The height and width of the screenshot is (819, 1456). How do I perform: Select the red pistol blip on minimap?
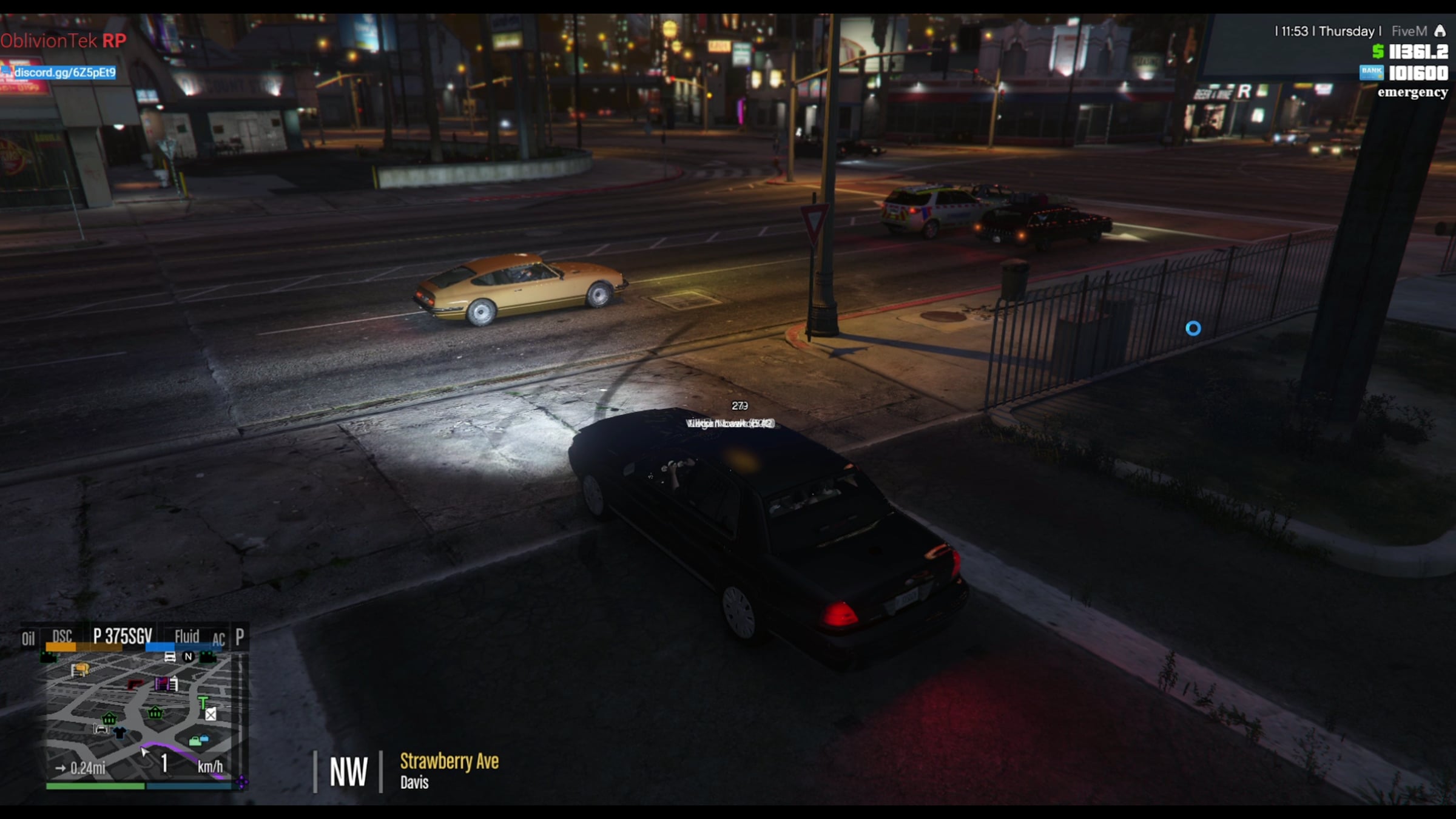coord(135,685)
